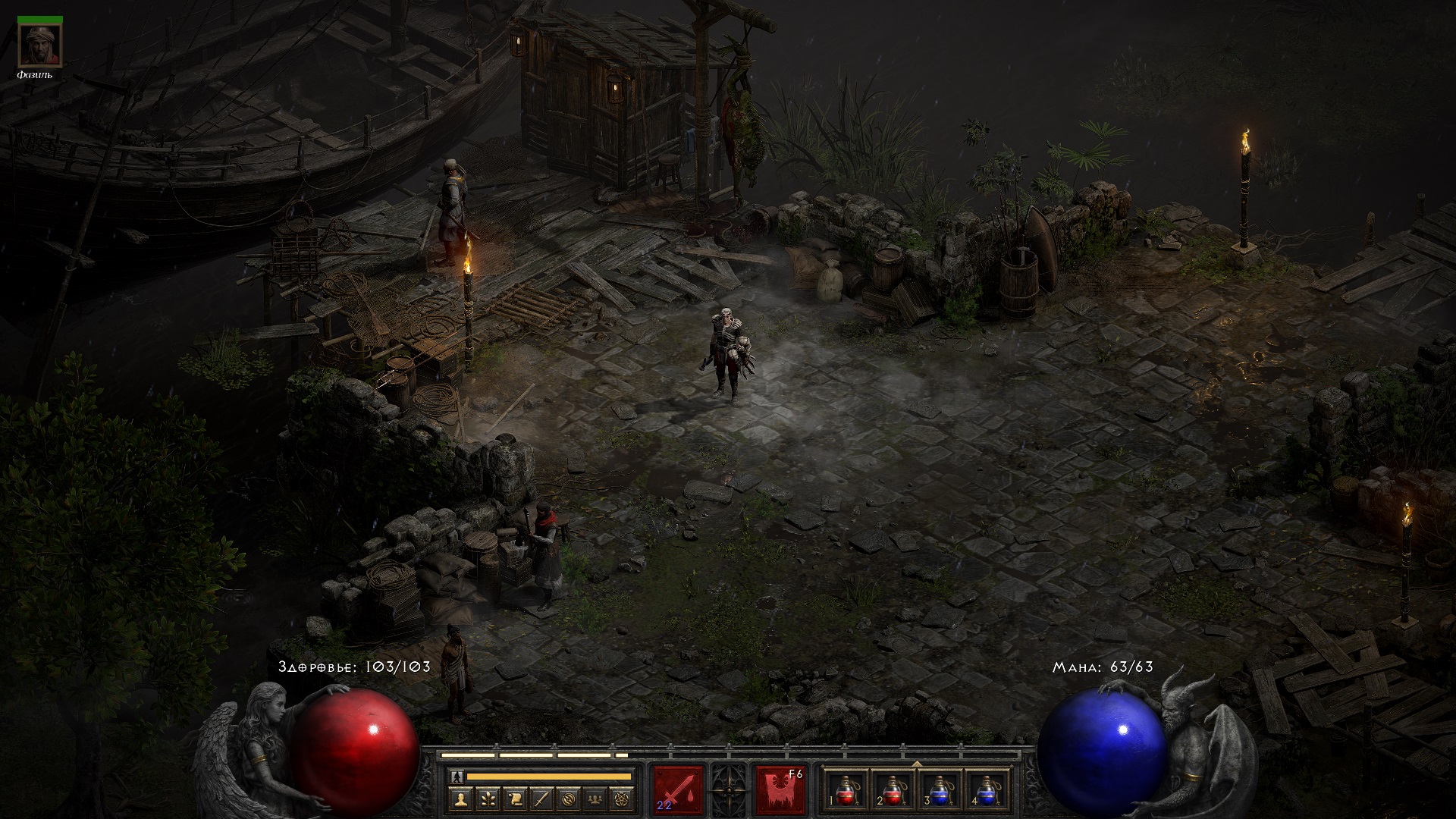Select the red banner skill bound to F6
The height and width of the screenshot is (819, 1456).
point(780,789)
